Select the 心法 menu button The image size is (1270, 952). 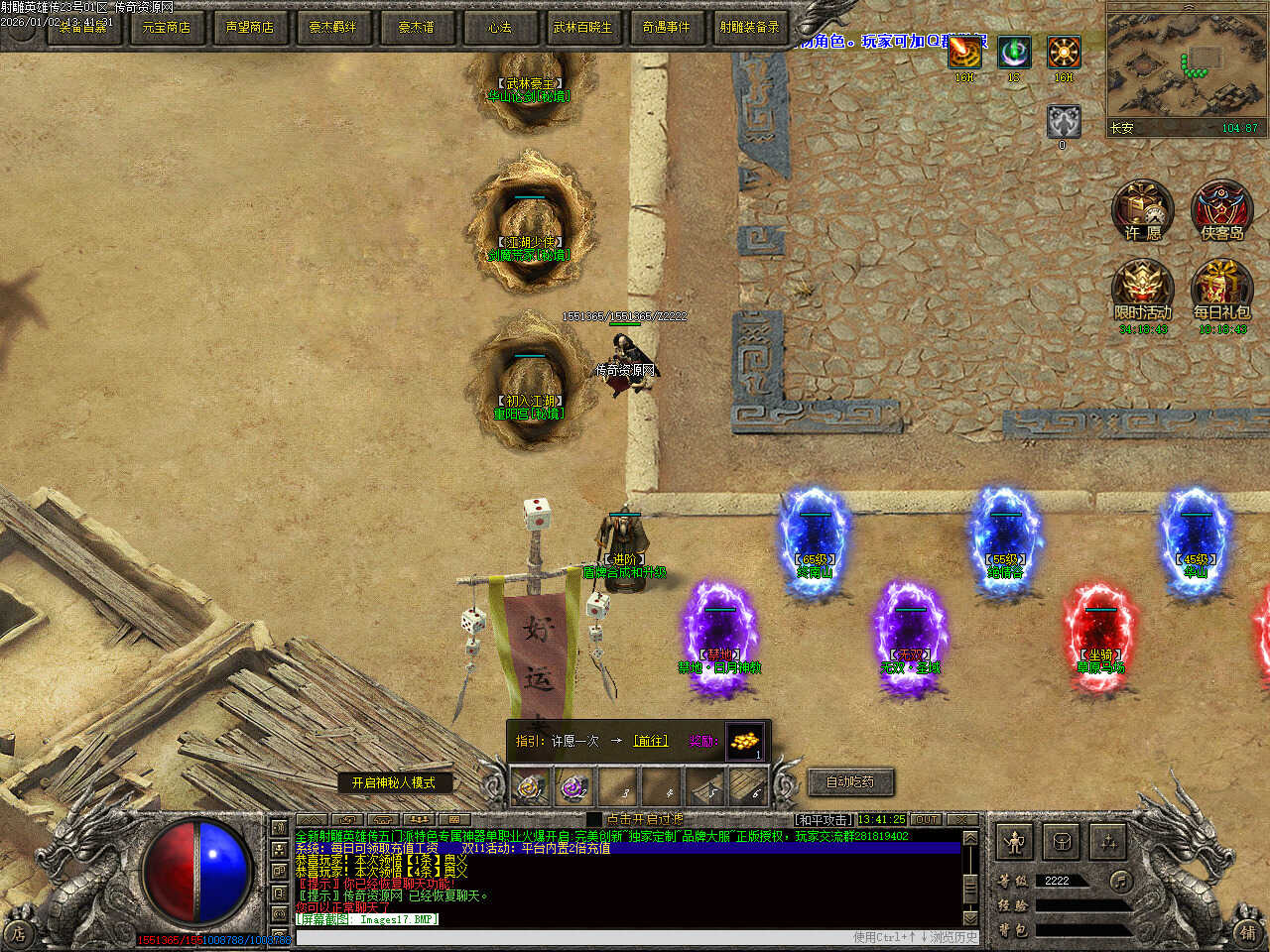pos(499,27)
